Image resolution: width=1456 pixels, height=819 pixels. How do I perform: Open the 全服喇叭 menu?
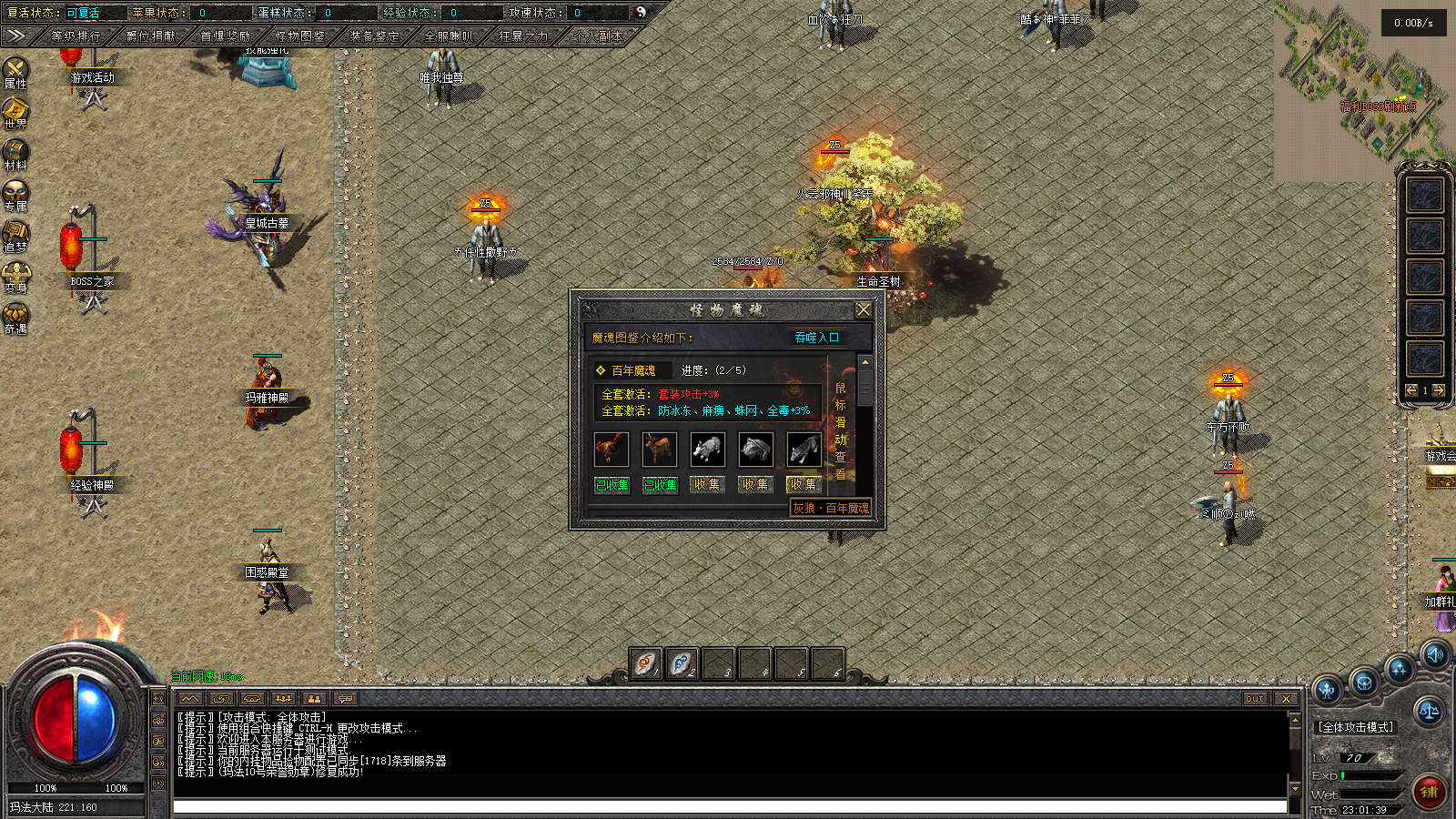[x=450, y=36]
